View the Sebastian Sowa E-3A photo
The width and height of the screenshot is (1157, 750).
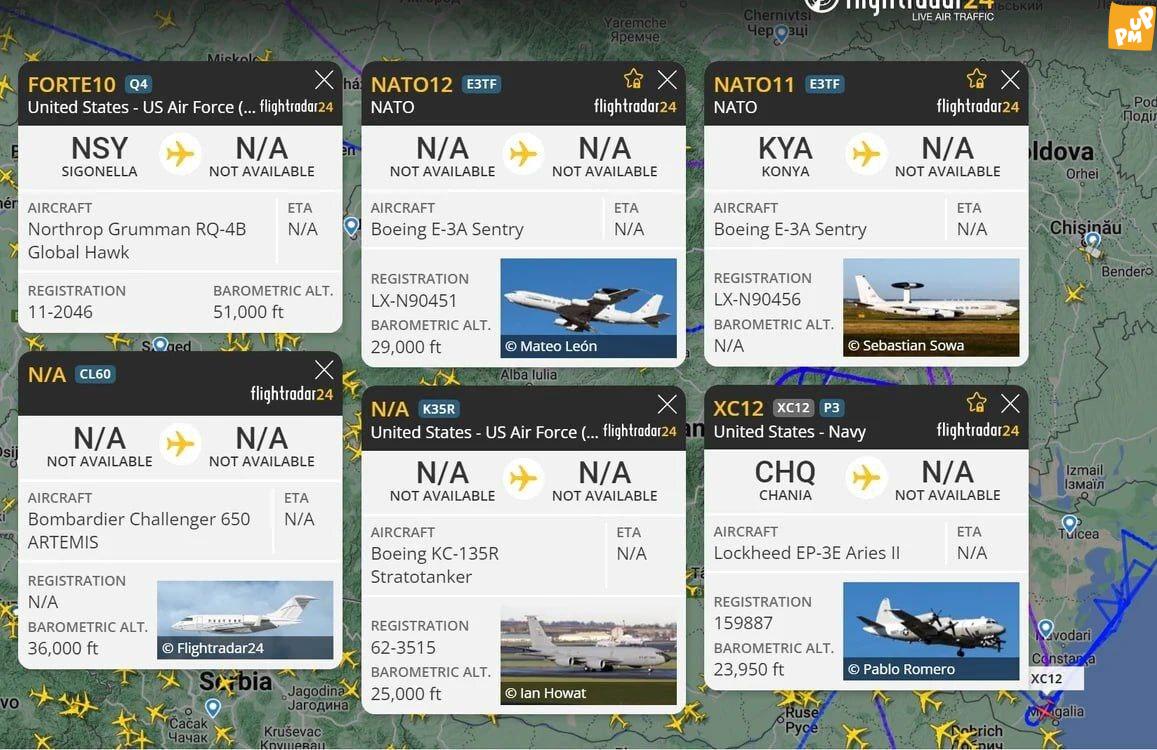tap(931, 308)
